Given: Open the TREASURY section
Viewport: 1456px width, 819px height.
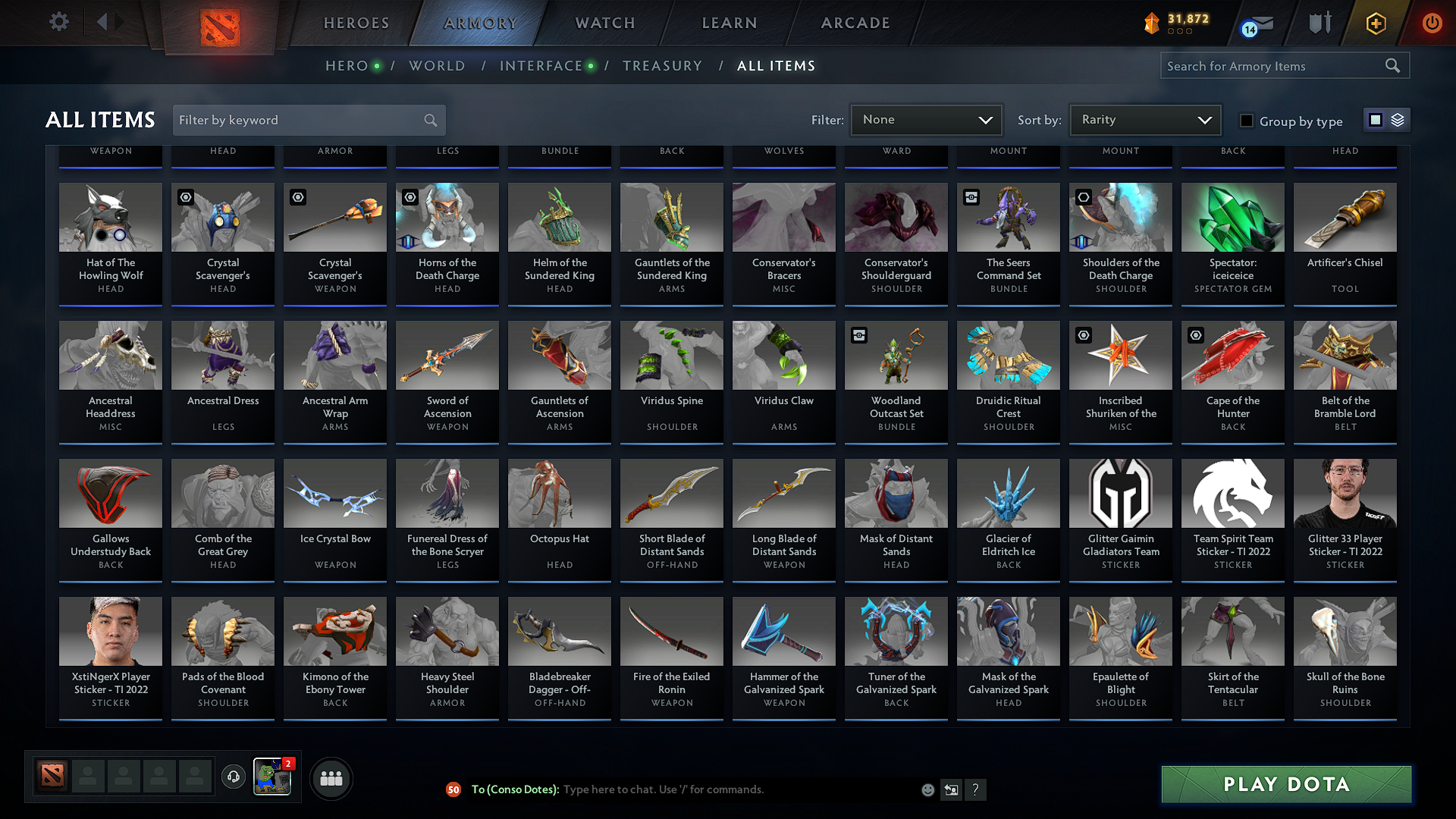Looking at the screenshot, I should coord(662,66).
